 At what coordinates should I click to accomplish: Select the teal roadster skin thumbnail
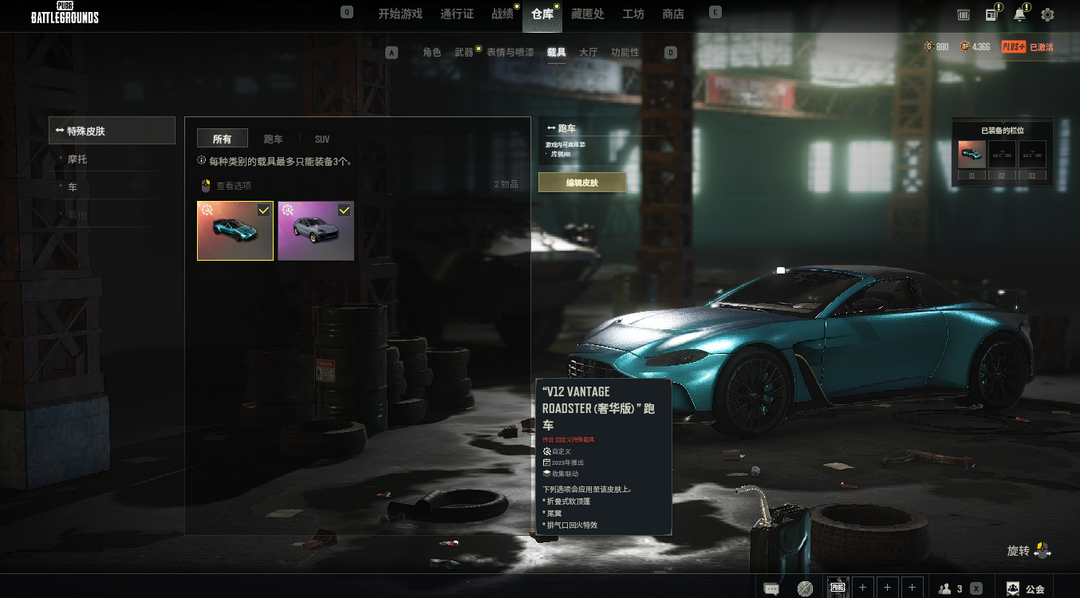pyautogui.click(x=235, y=230)
